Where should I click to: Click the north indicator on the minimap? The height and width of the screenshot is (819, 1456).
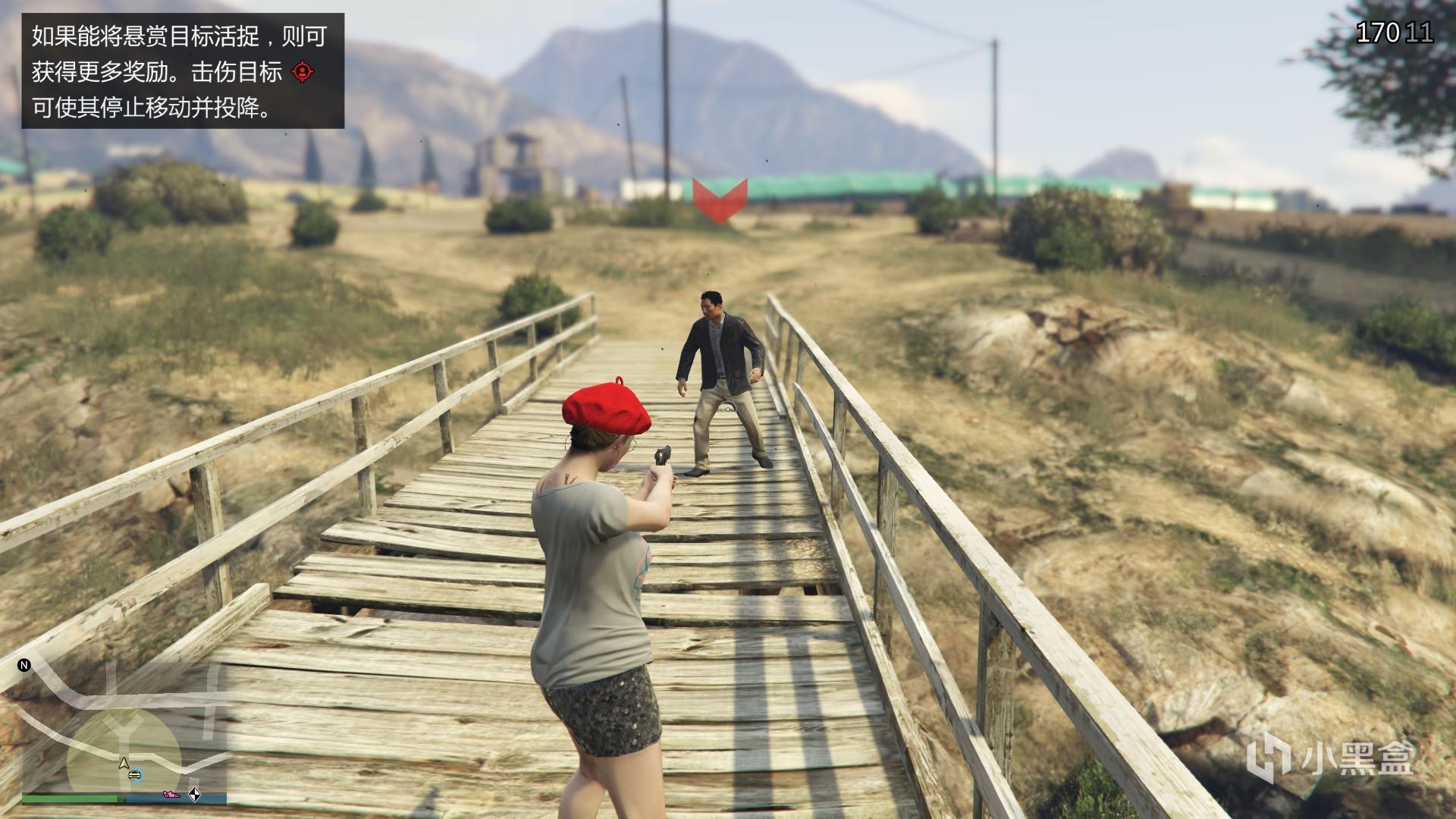[24, 665]
